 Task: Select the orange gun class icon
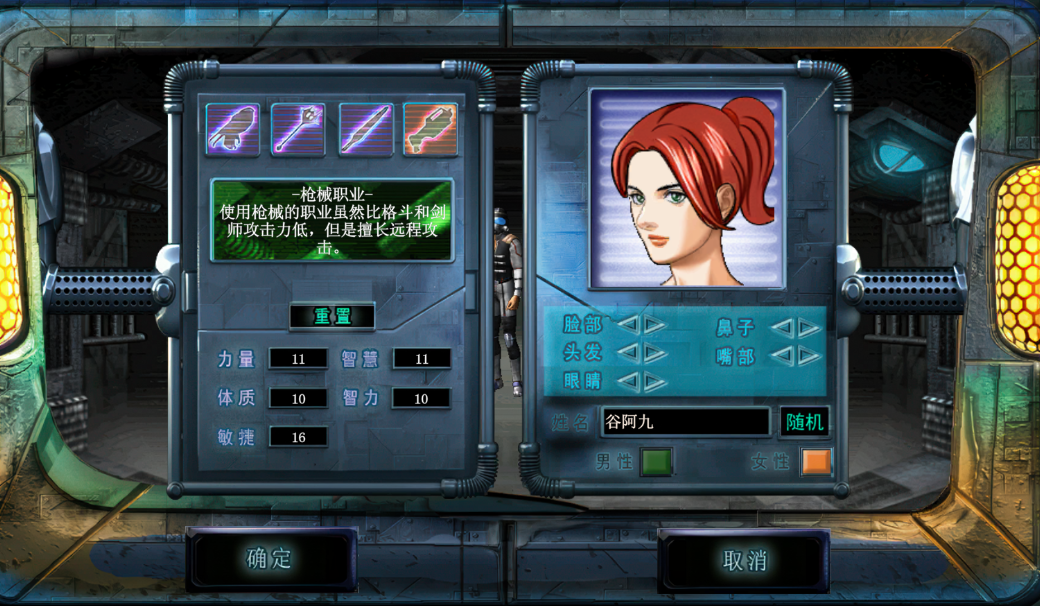(x=430, y=129)
